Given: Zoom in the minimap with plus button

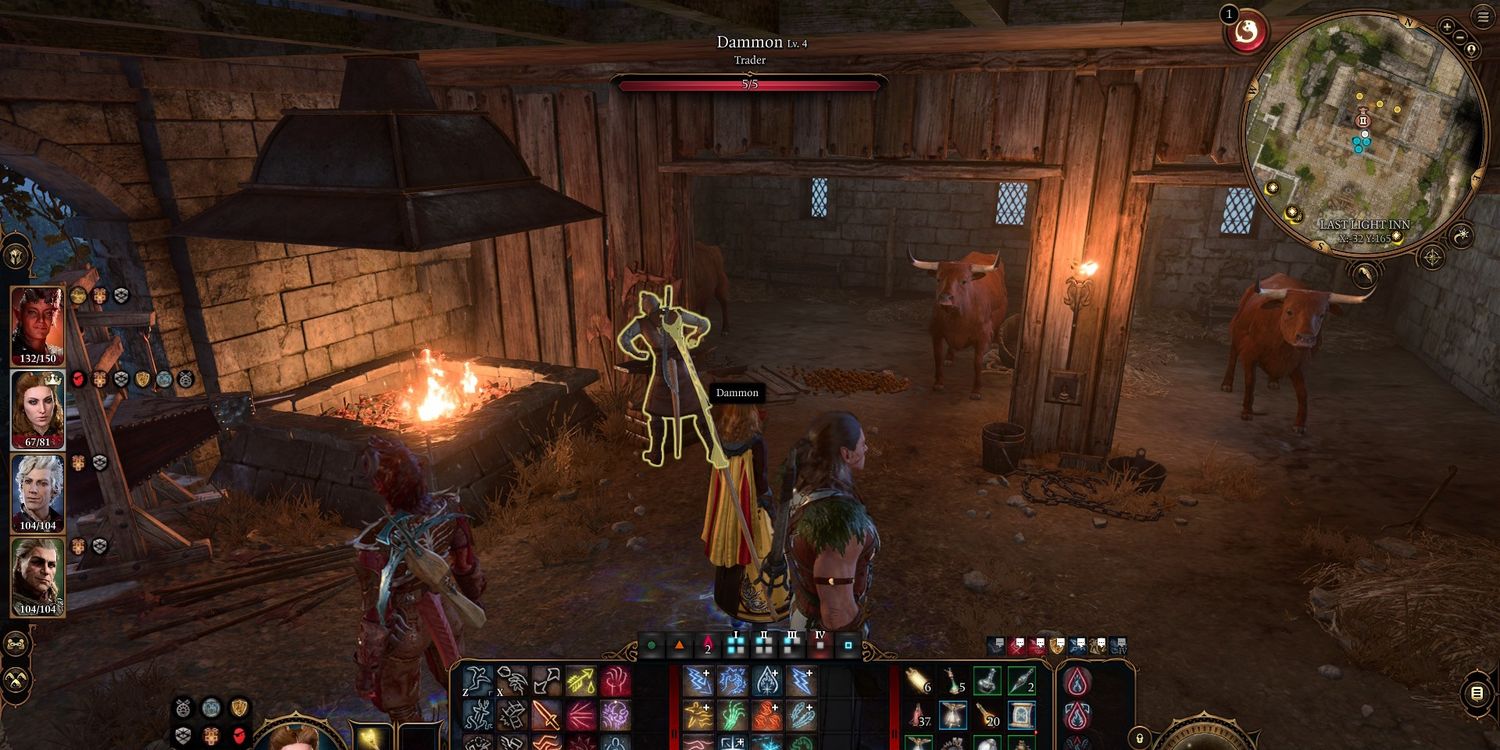Looking at the screenshot, I should click(1447, 26).
